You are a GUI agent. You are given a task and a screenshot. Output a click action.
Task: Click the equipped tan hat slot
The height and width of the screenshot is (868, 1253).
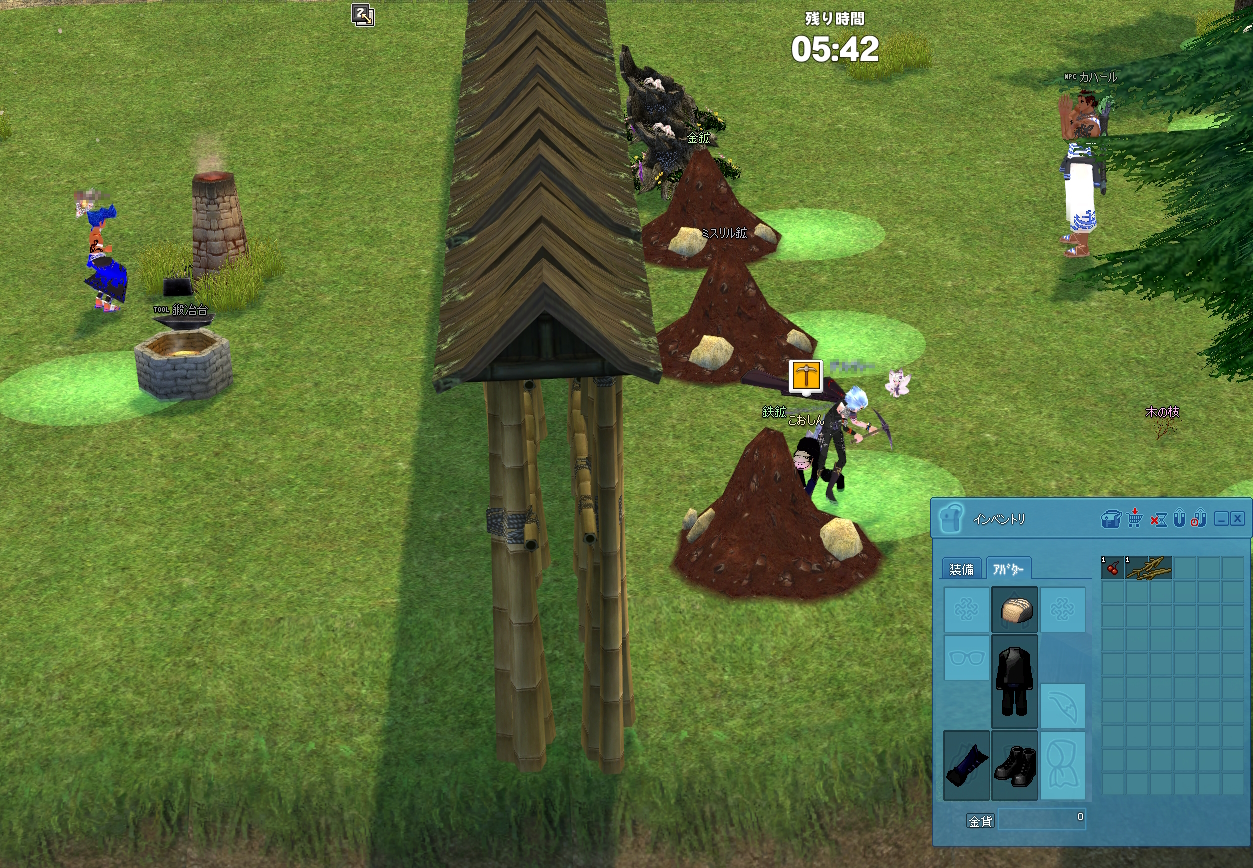point(1014,609)
